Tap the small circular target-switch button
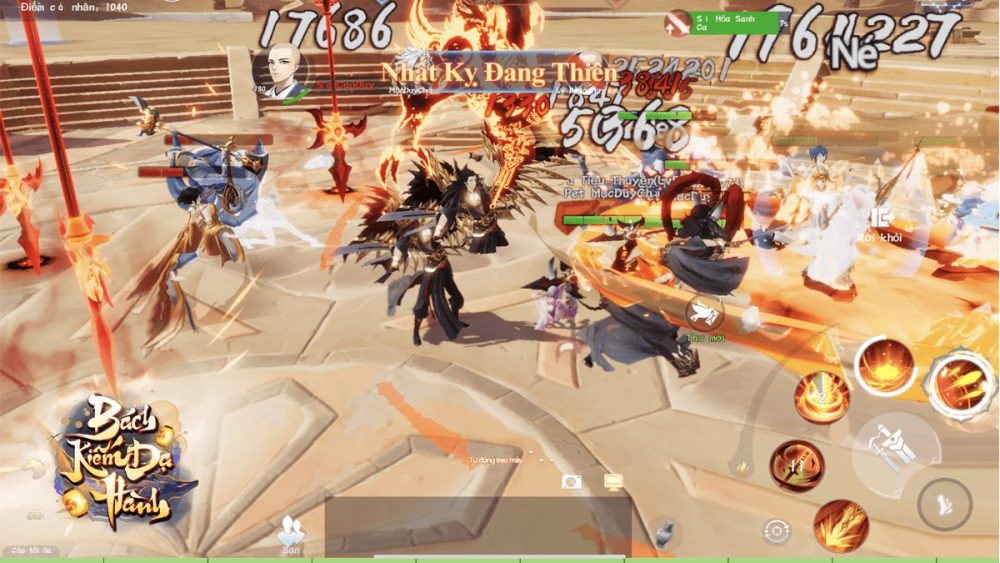The height and width of the screenshot is (563, 1000). [x=776, y=531]
